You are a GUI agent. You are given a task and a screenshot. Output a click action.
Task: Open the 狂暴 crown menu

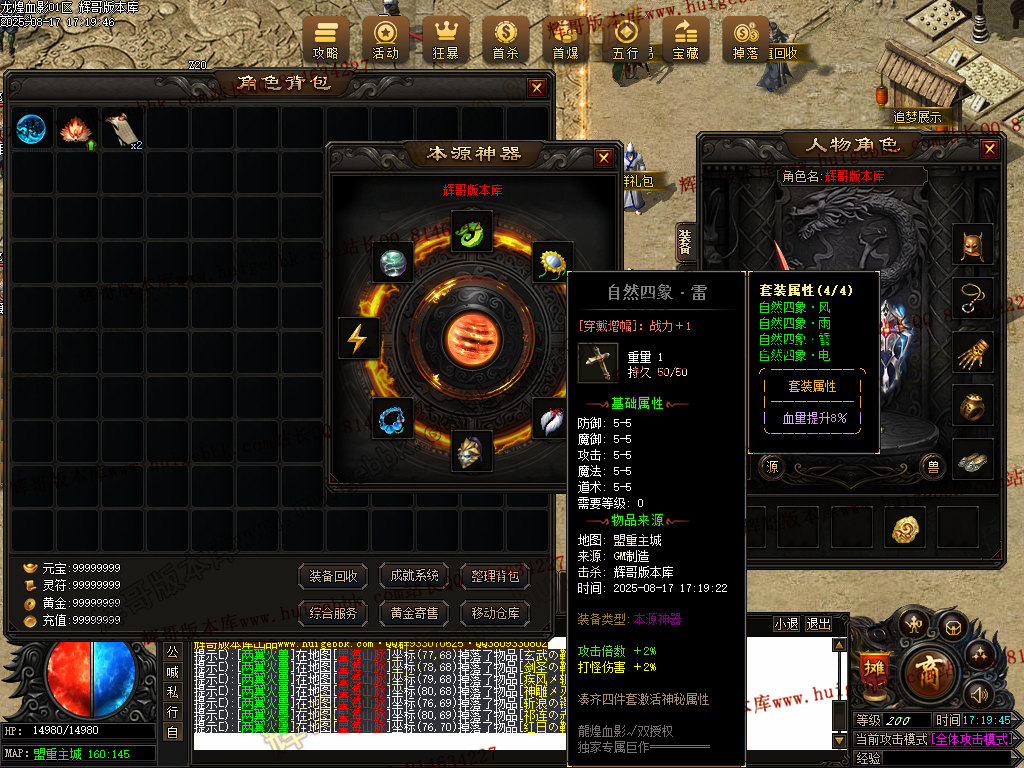(445, 39)
